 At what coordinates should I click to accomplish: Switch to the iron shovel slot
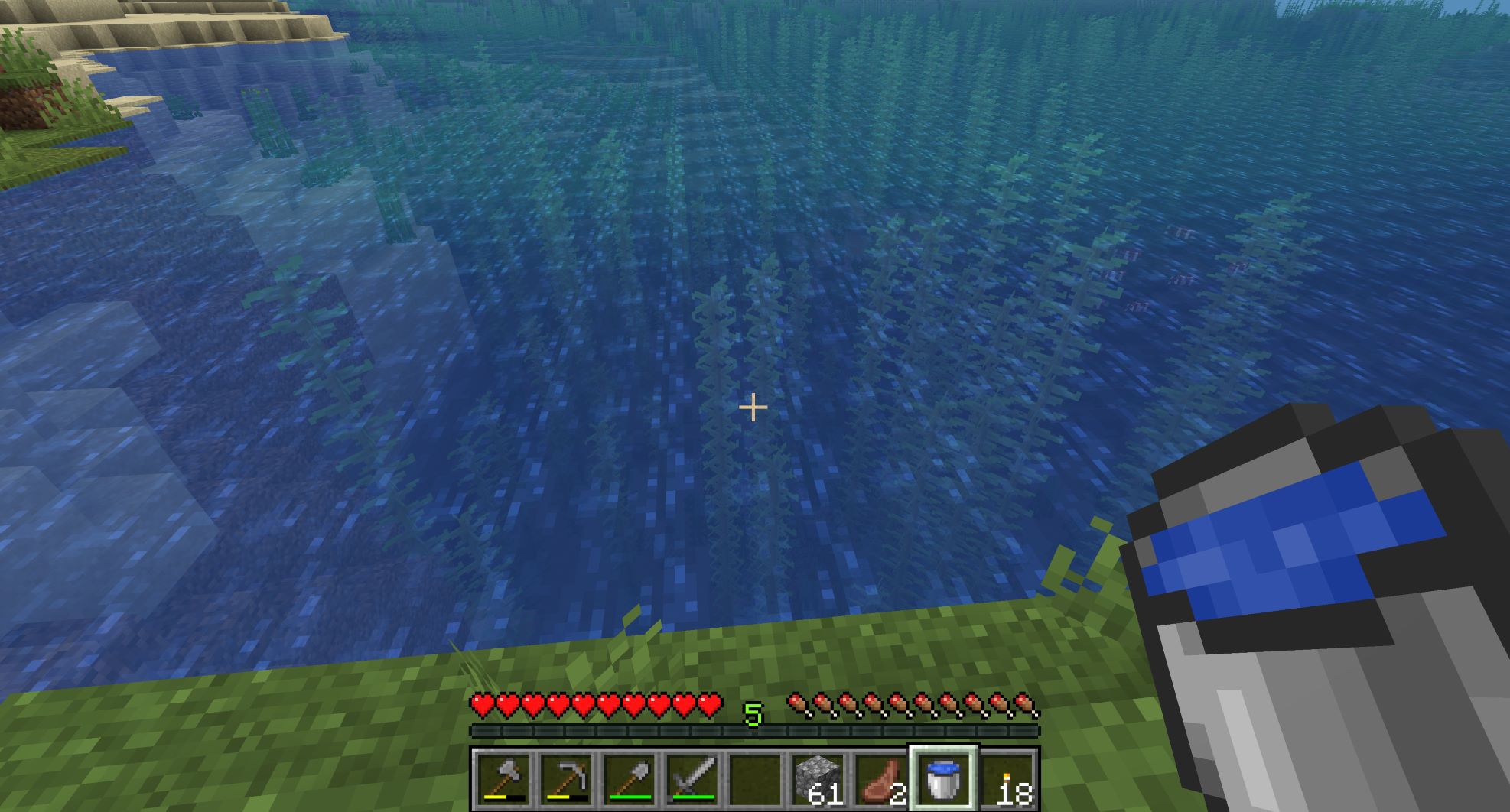pyautogui.click(x=629, y=778)
